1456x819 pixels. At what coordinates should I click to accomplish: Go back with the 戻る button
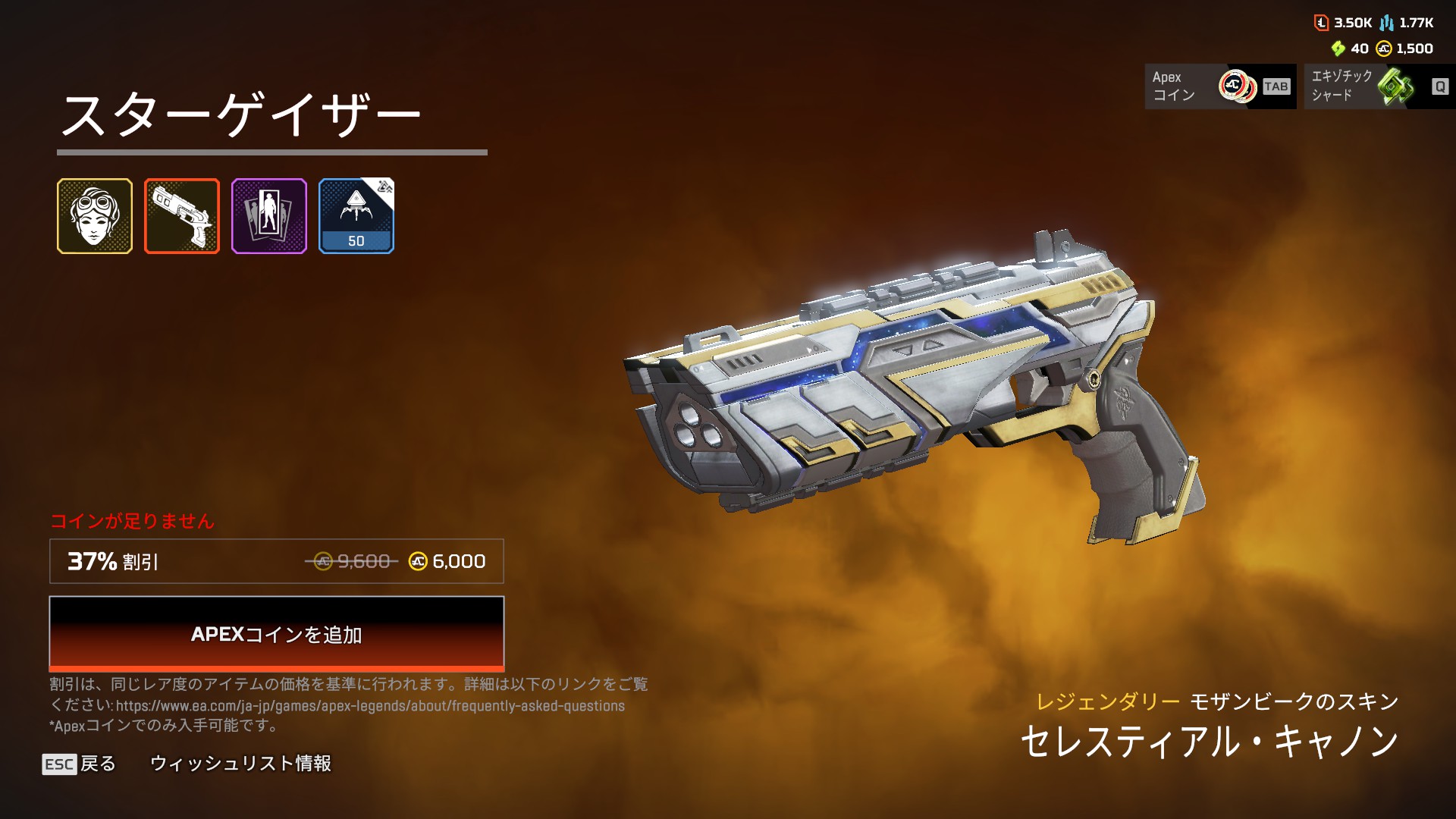tap(80, 764)
